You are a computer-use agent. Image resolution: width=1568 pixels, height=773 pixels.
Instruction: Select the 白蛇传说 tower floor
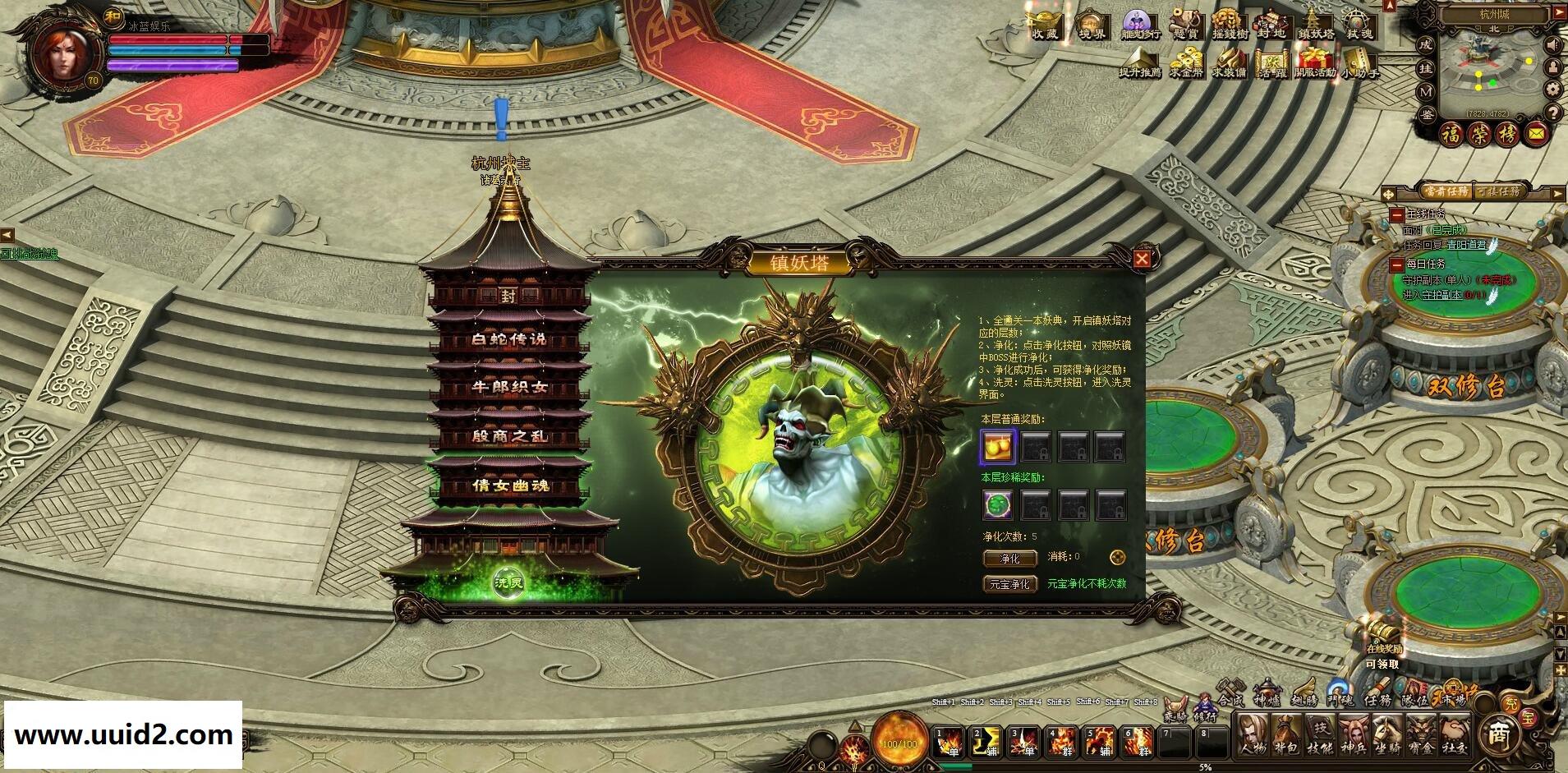tap(508, 339)
